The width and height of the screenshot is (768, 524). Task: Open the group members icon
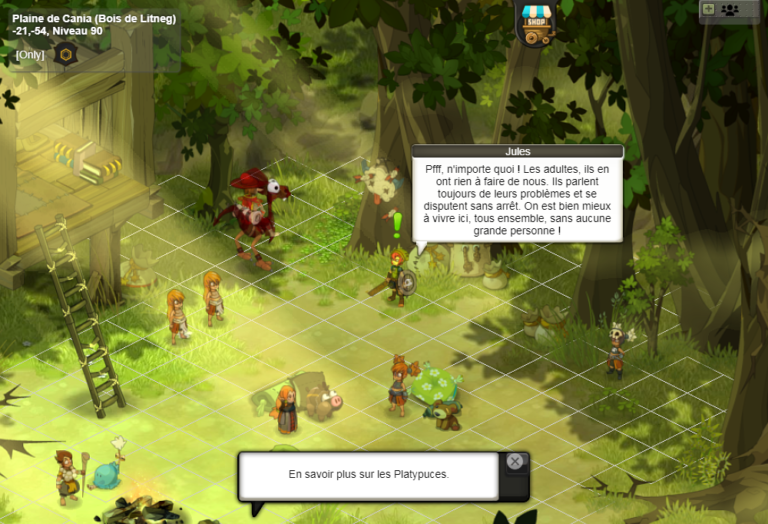(730, 10)
